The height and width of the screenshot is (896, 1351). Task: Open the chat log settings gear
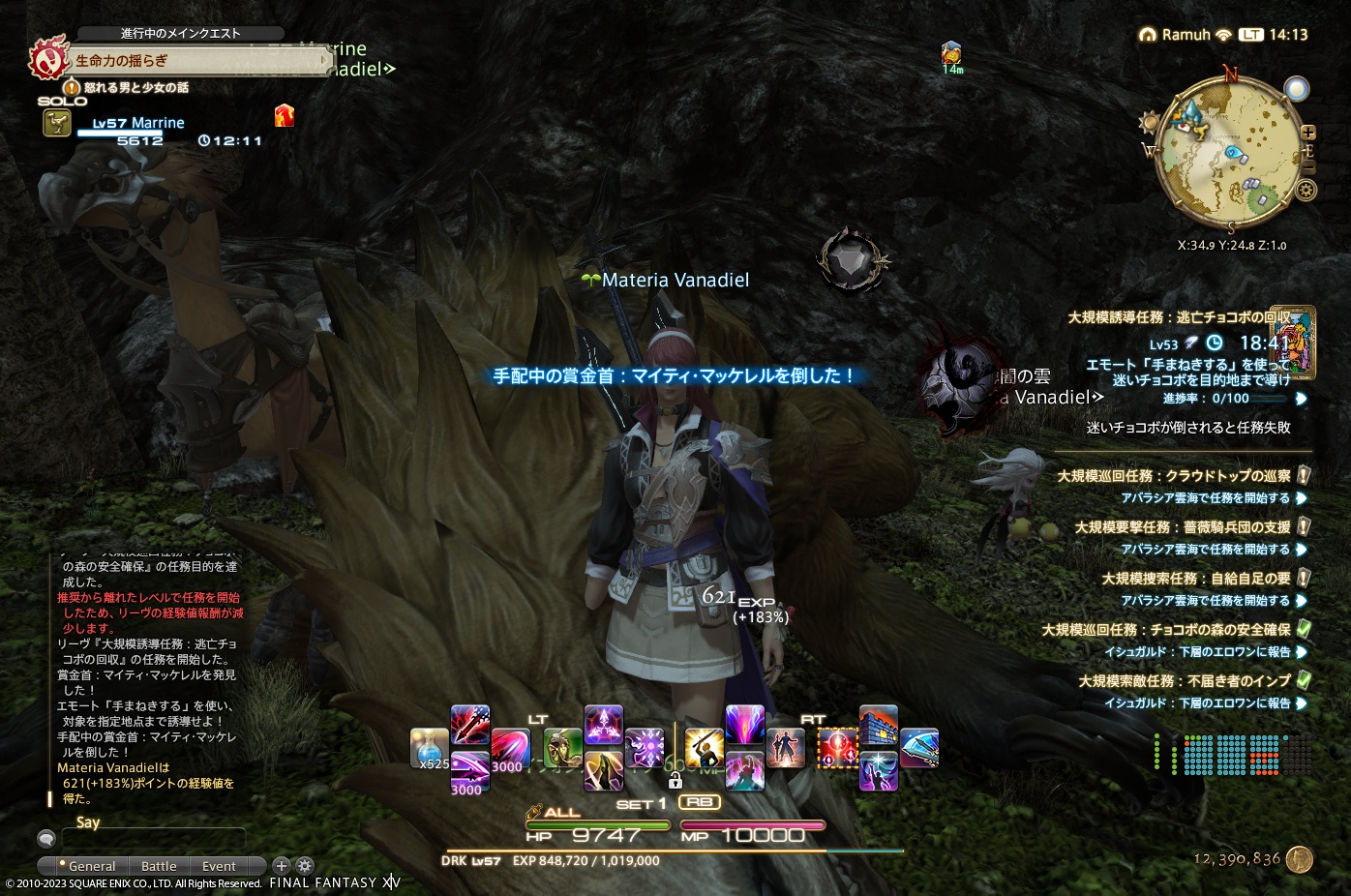(x=304, y=865)
